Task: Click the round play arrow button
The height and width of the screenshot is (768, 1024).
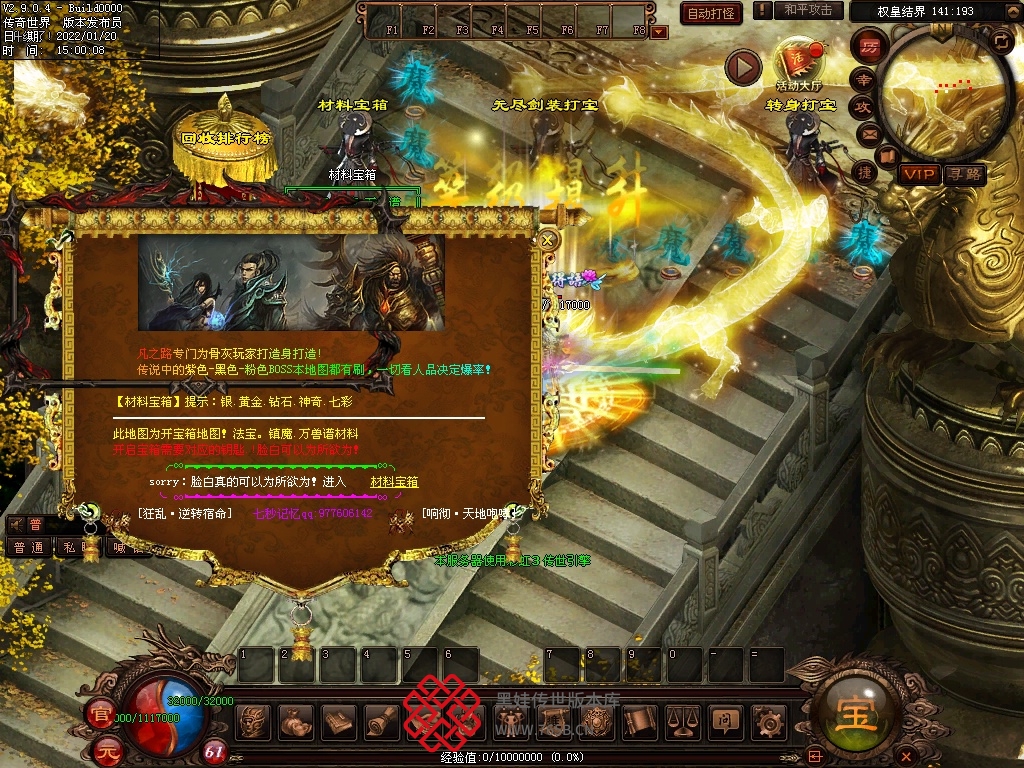Action: [743, 68]
